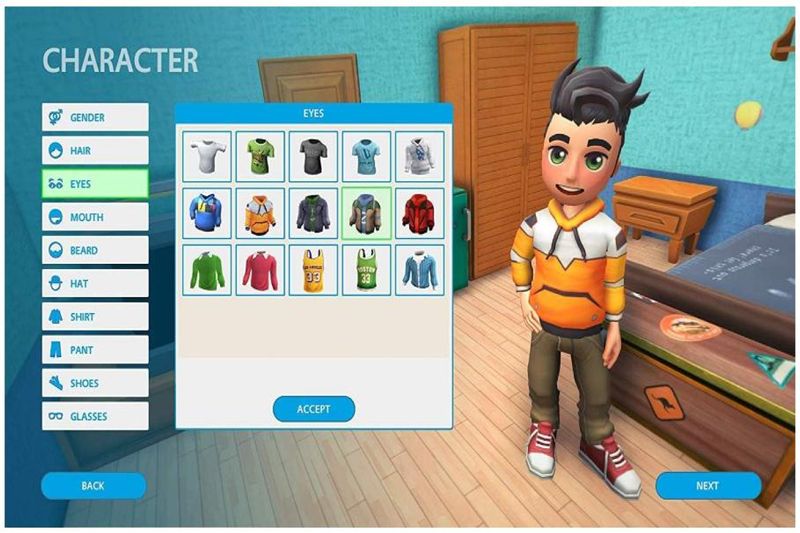The width and height of the screenshot is (800, 533).
Task: Continue with the Next button
Action: tap(707, 486)
